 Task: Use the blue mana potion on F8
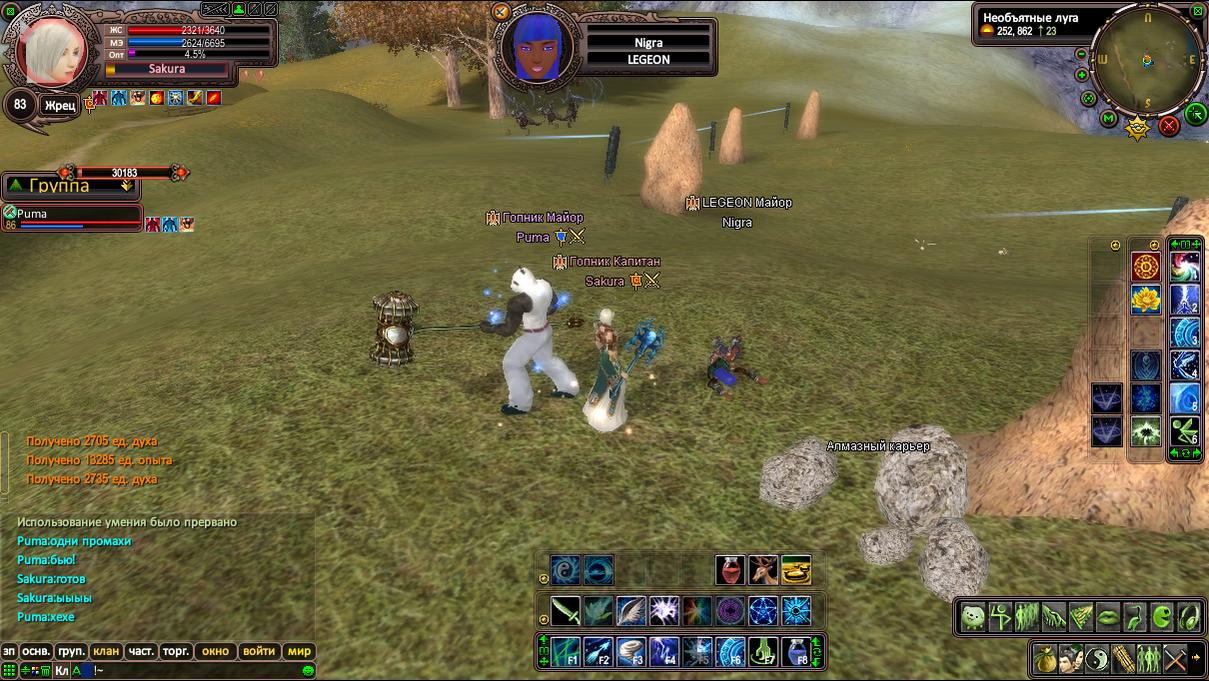tap(795, 652)
